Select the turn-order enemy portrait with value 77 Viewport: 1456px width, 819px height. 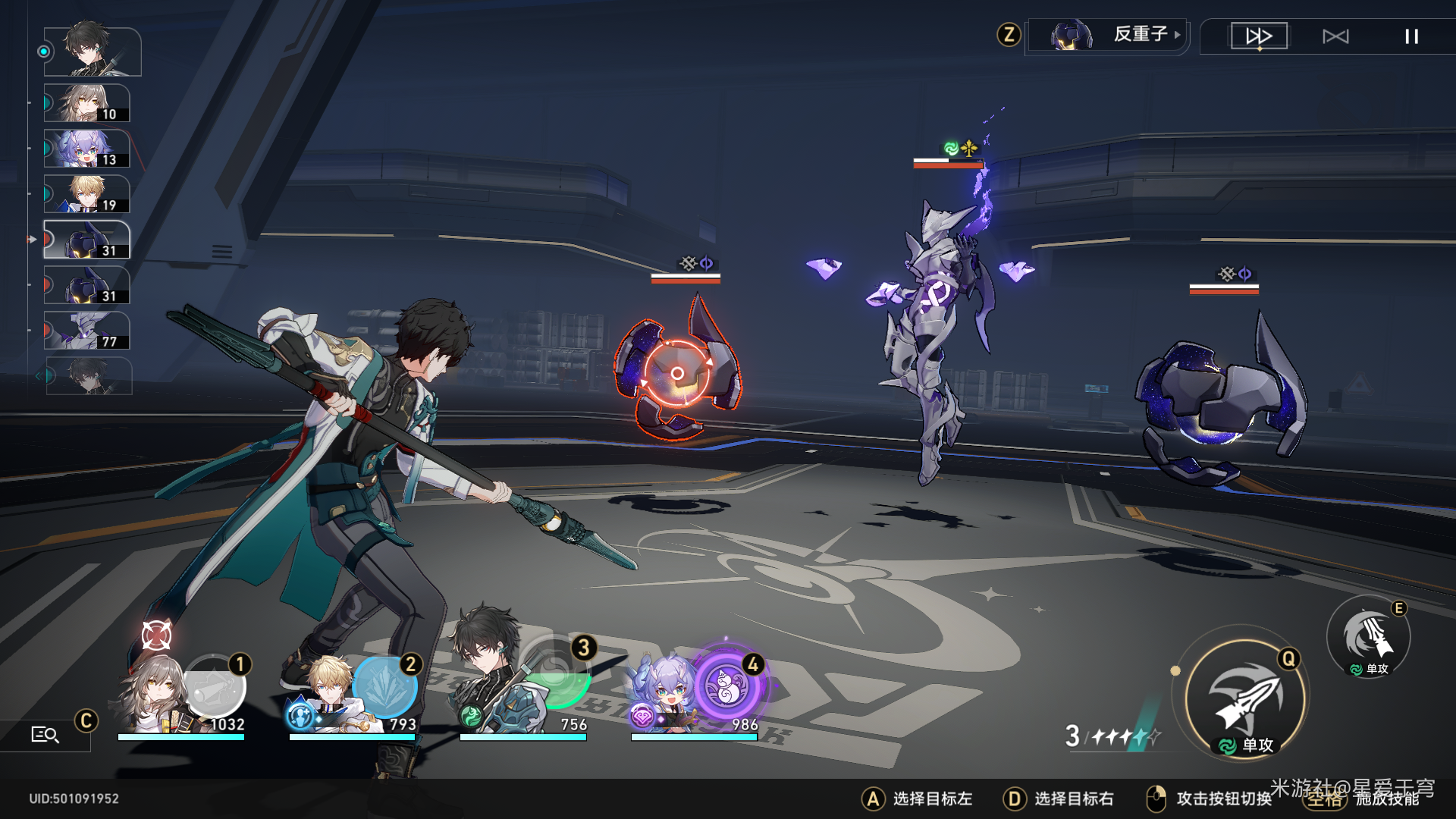click(x=86, y=331)
